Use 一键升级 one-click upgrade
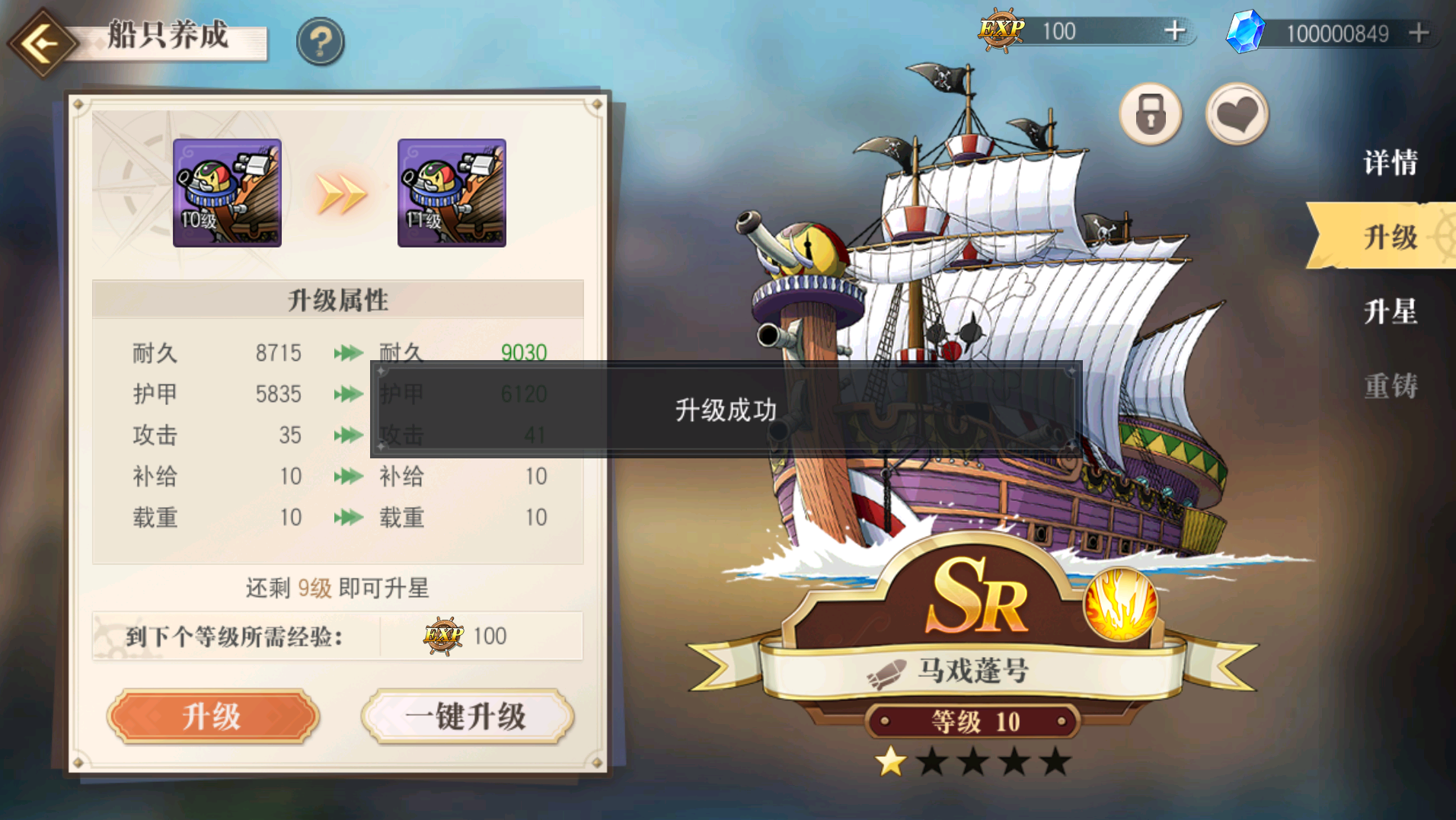 (x=467, y=716)
